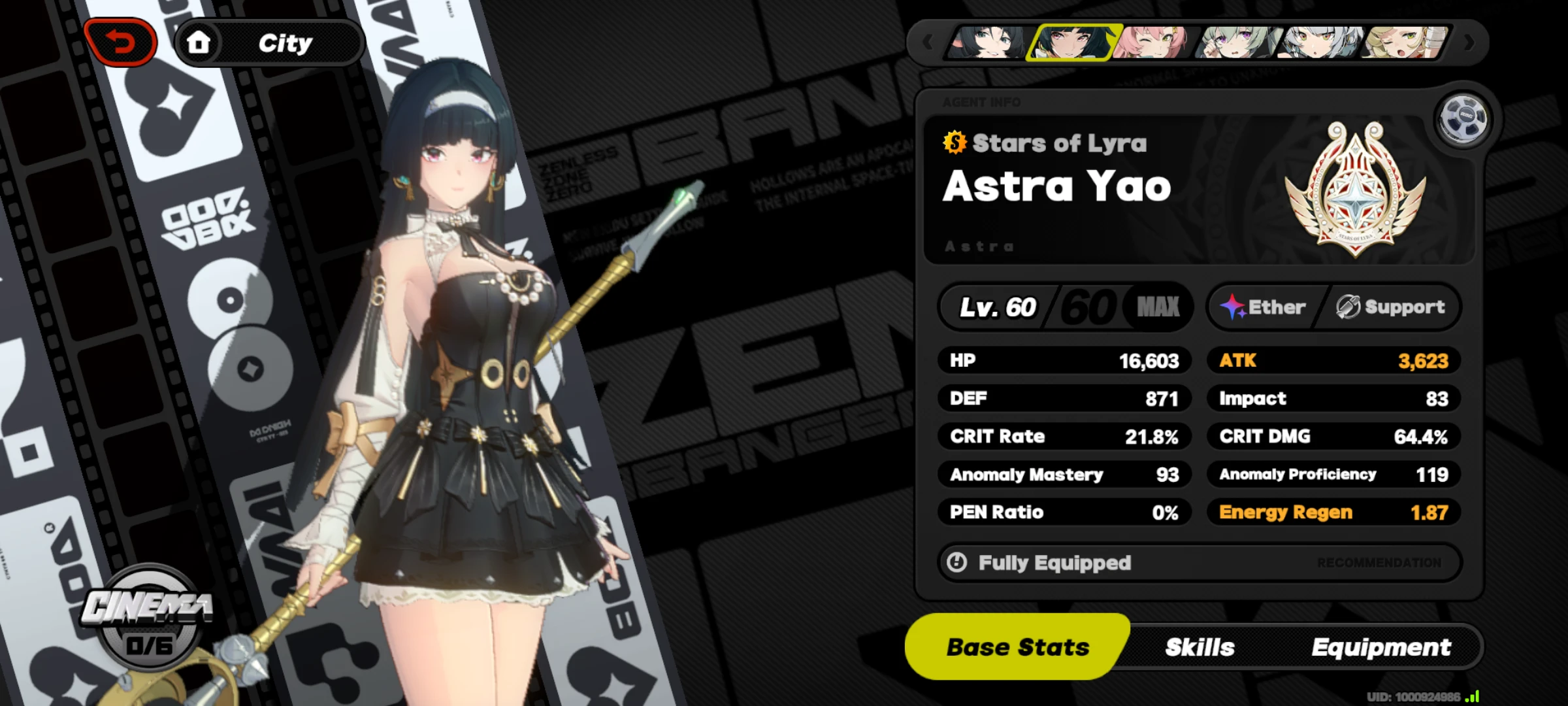The height and width of the screenshot is (706, 1568).
Task: Select the Base Stats tab
Action: [x=1017, y=647]
